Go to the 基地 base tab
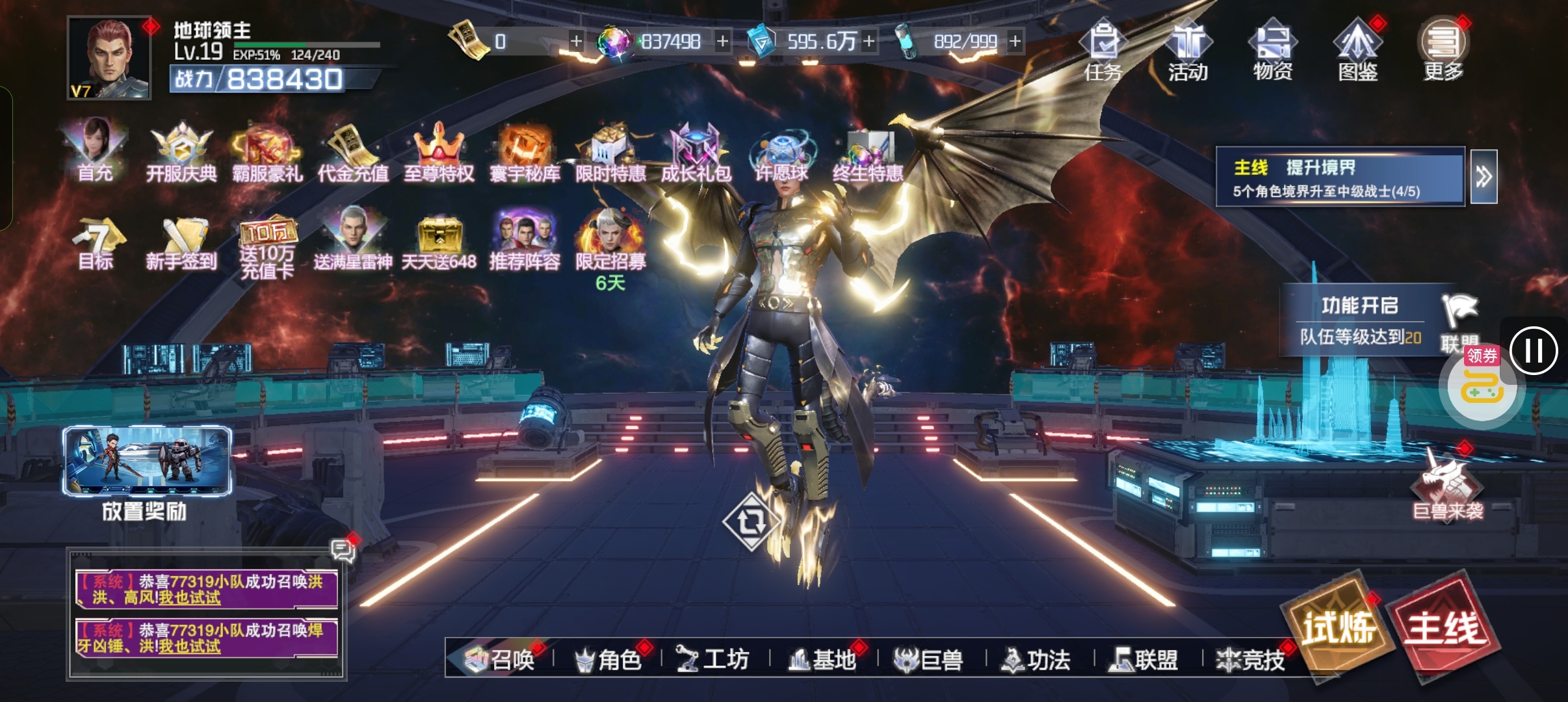 pyautogui.click(x=823, y=660)
